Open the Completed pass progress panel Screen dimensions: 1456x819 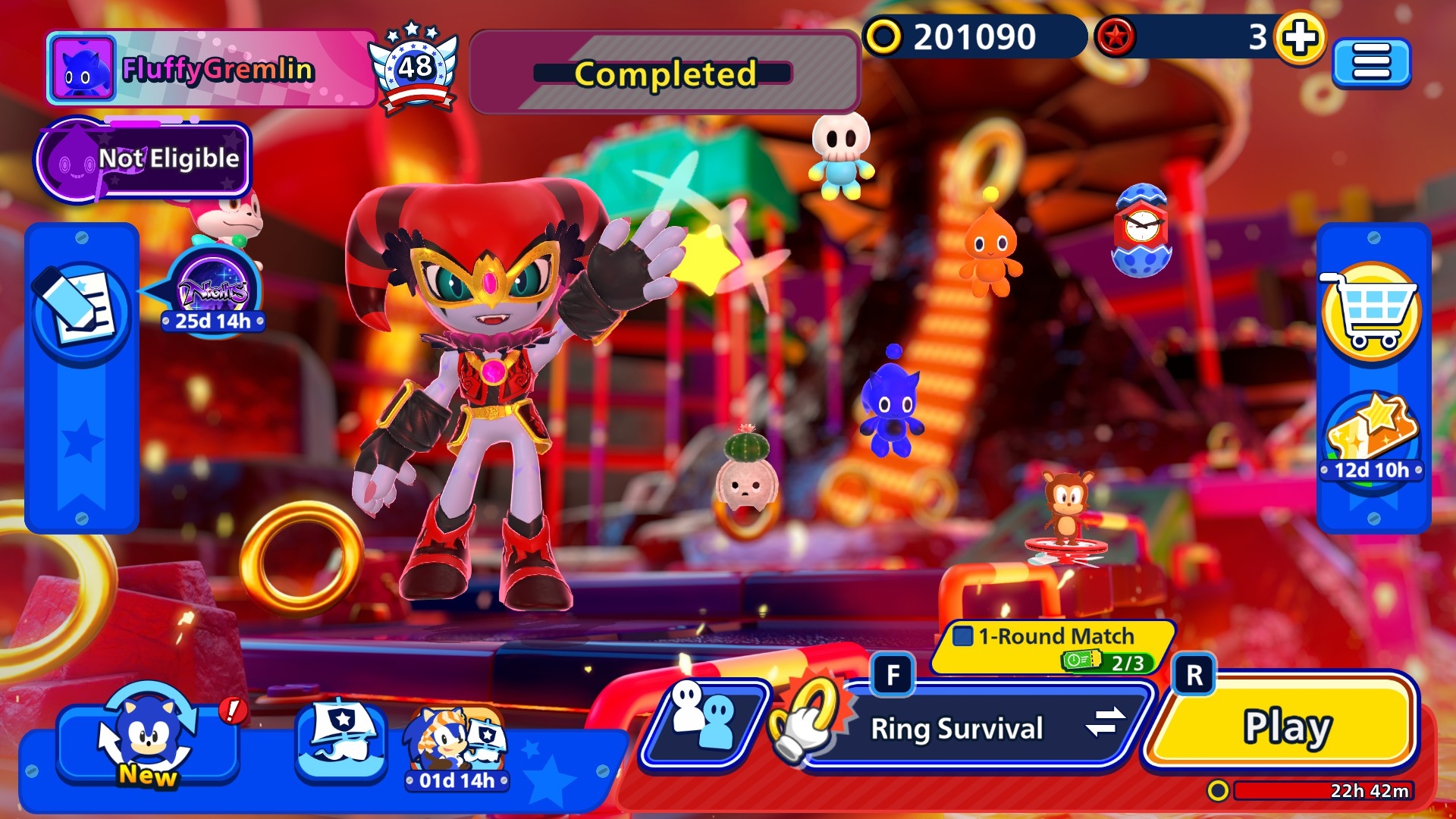(664, 73)
